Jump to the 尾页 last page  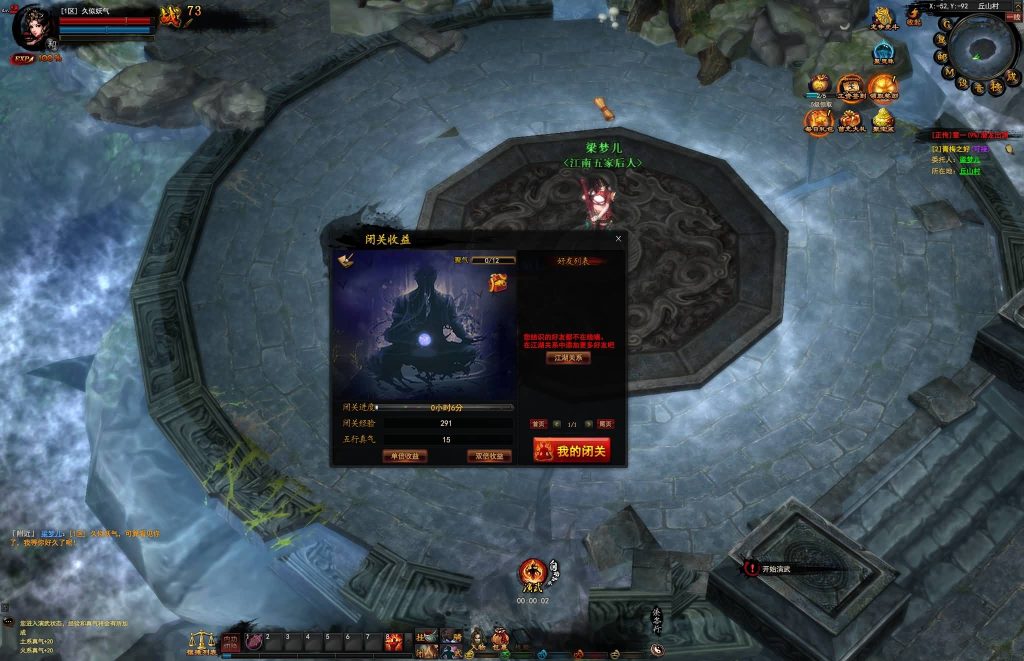[605, 424]
